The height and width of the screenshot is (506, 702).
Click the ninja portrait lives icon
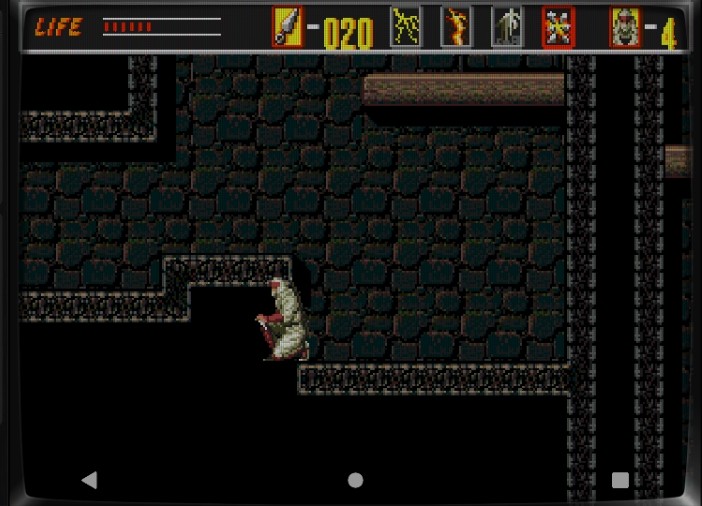click(x=625, y=27)
